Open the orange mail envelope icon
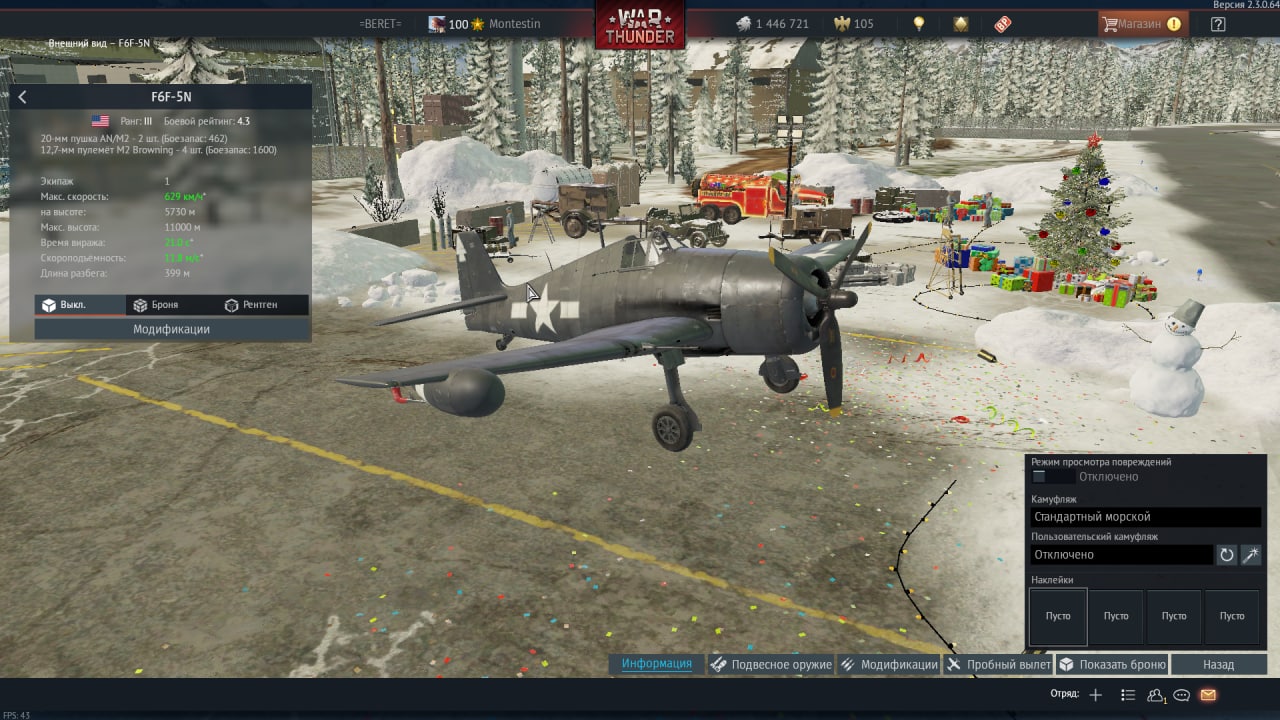Image resolution: width=1280 pixels, height=720 pixels. click(x=1208, y=695)
